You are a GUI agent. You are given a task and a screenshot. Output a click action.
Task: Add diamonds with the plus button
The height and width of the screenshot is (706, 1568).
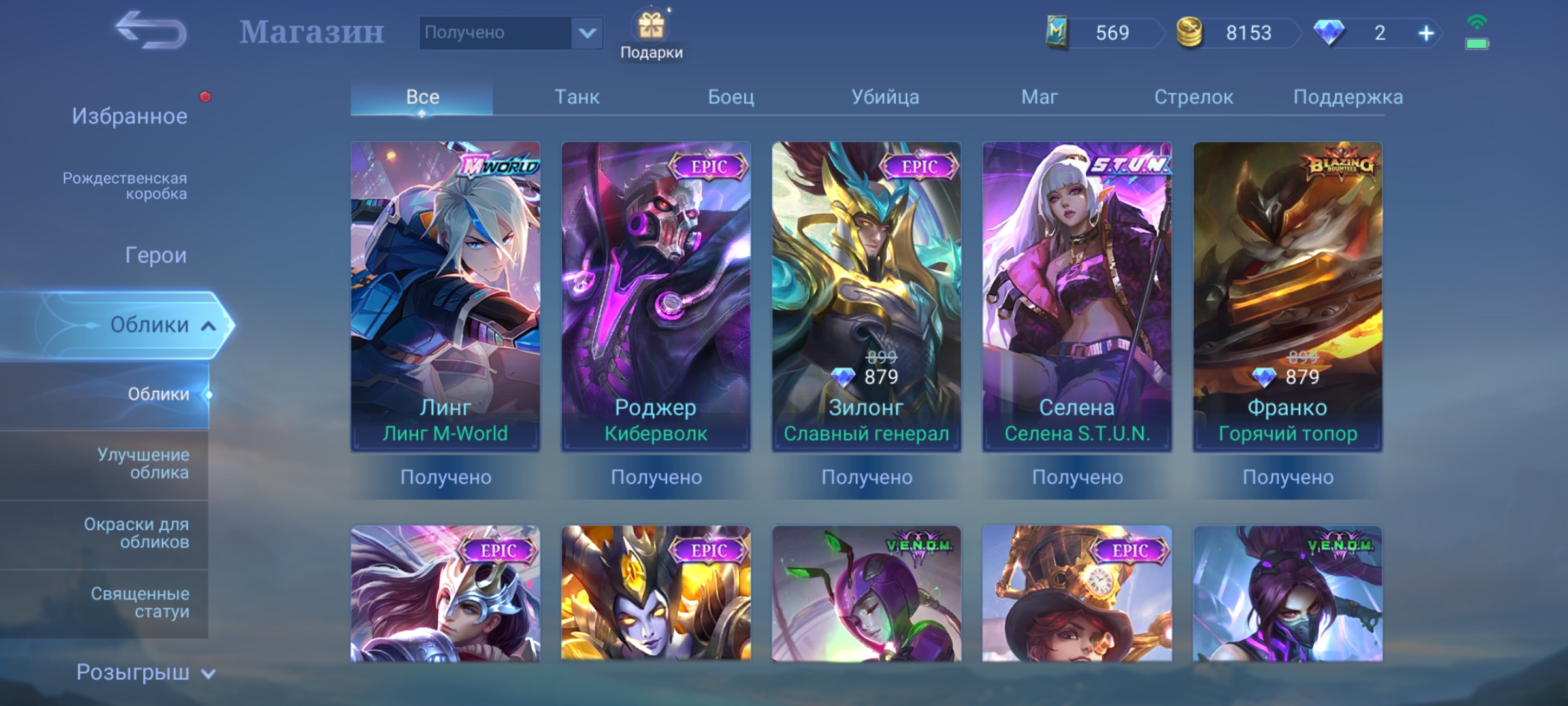point(1426,33)
